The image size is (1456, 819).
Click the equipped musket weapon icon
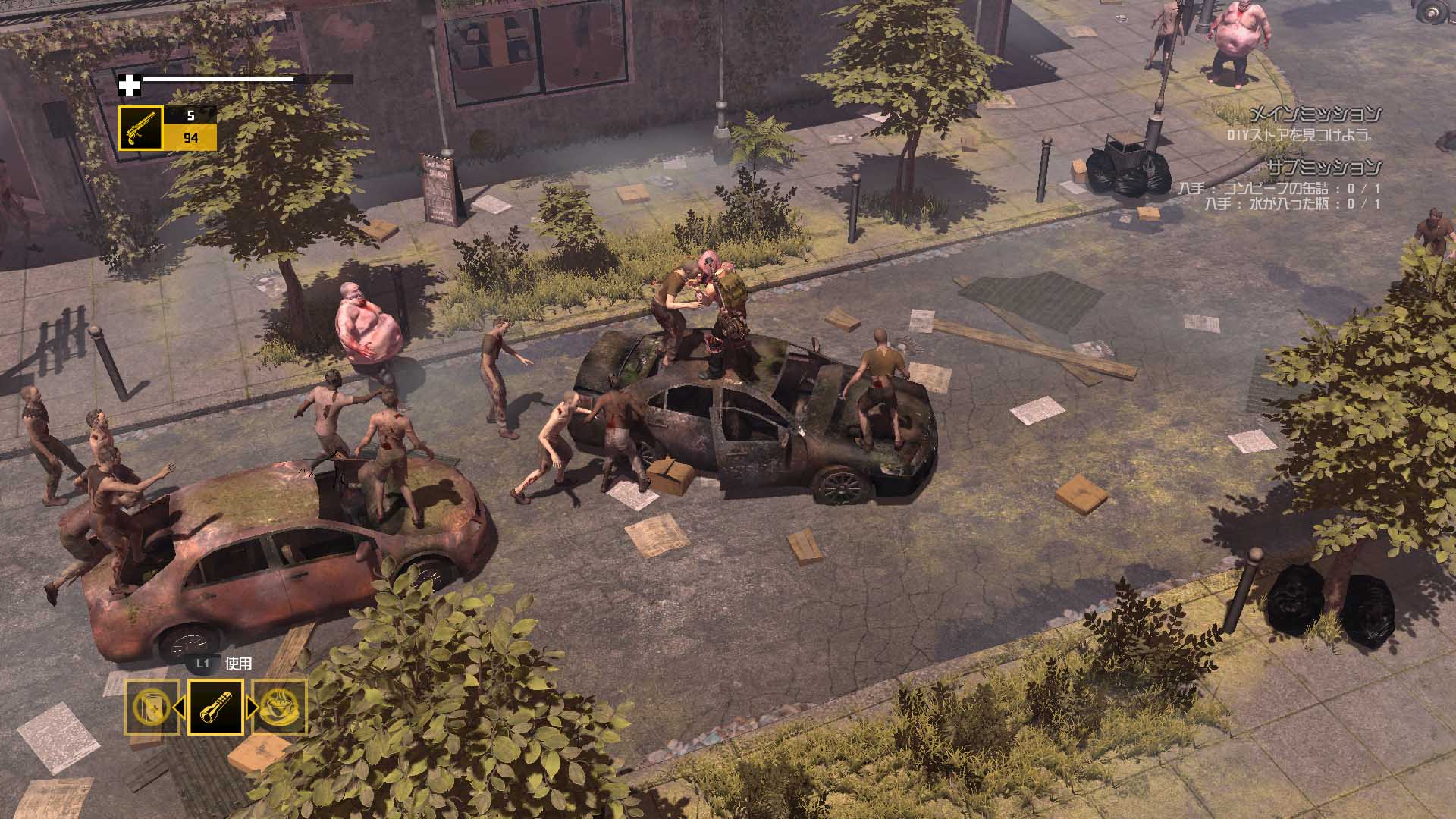tap(140, 126)
